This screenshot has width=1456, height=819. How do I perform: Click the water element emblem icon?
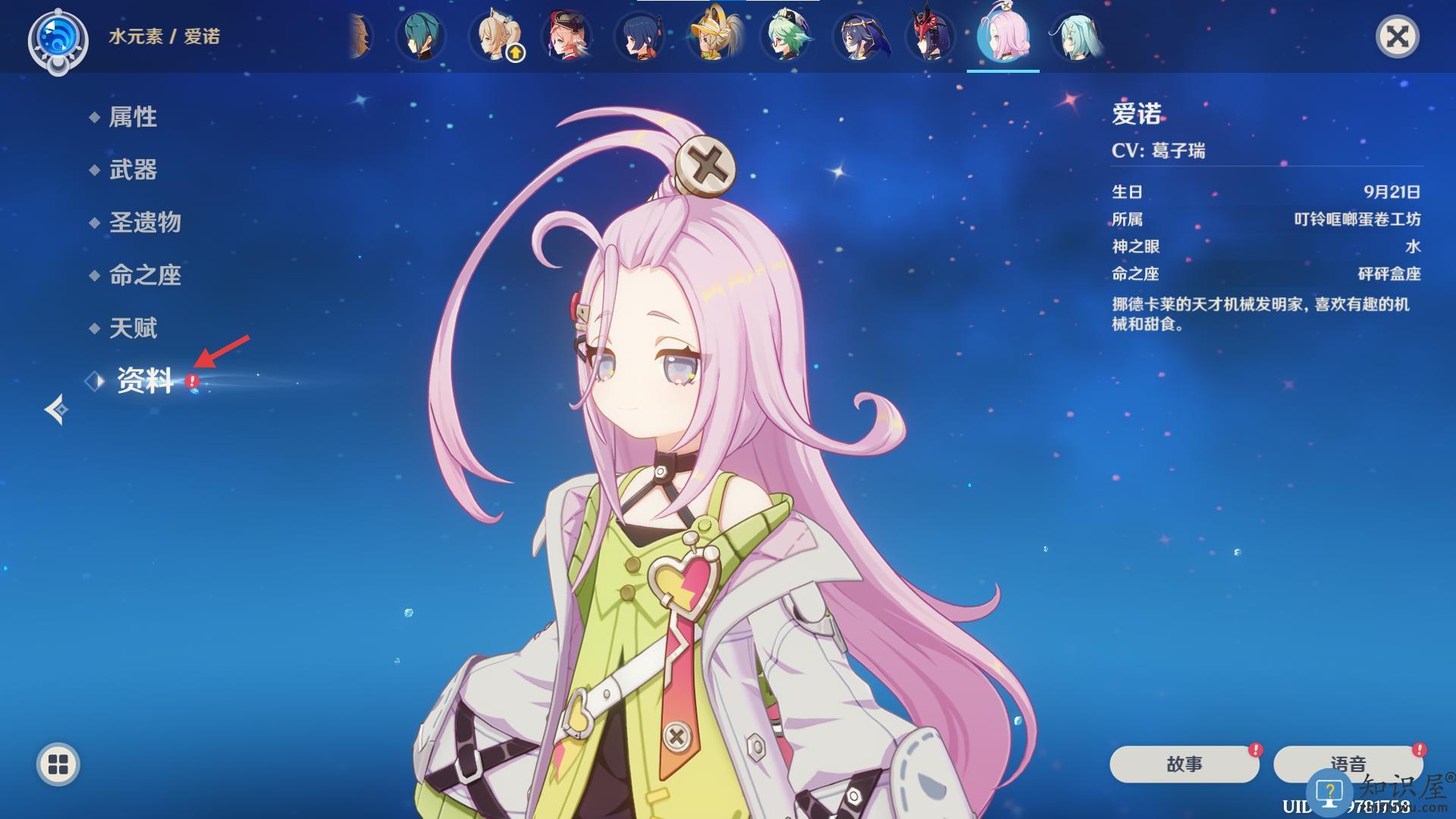58,39
